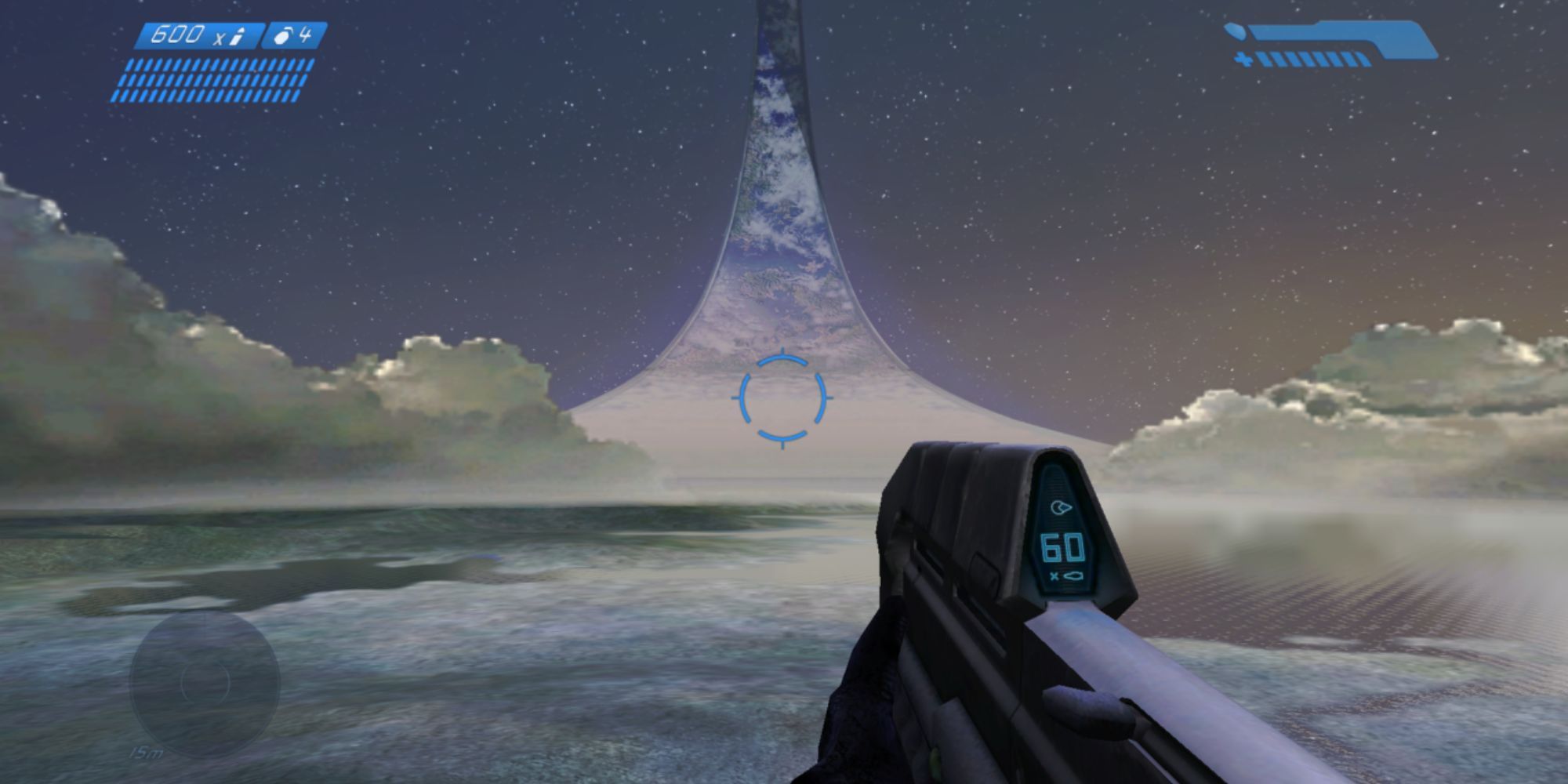Select the bullet icon on the weapon's ammo display
Screen dimensions: 1568x784
click(x=1062, y=506)
